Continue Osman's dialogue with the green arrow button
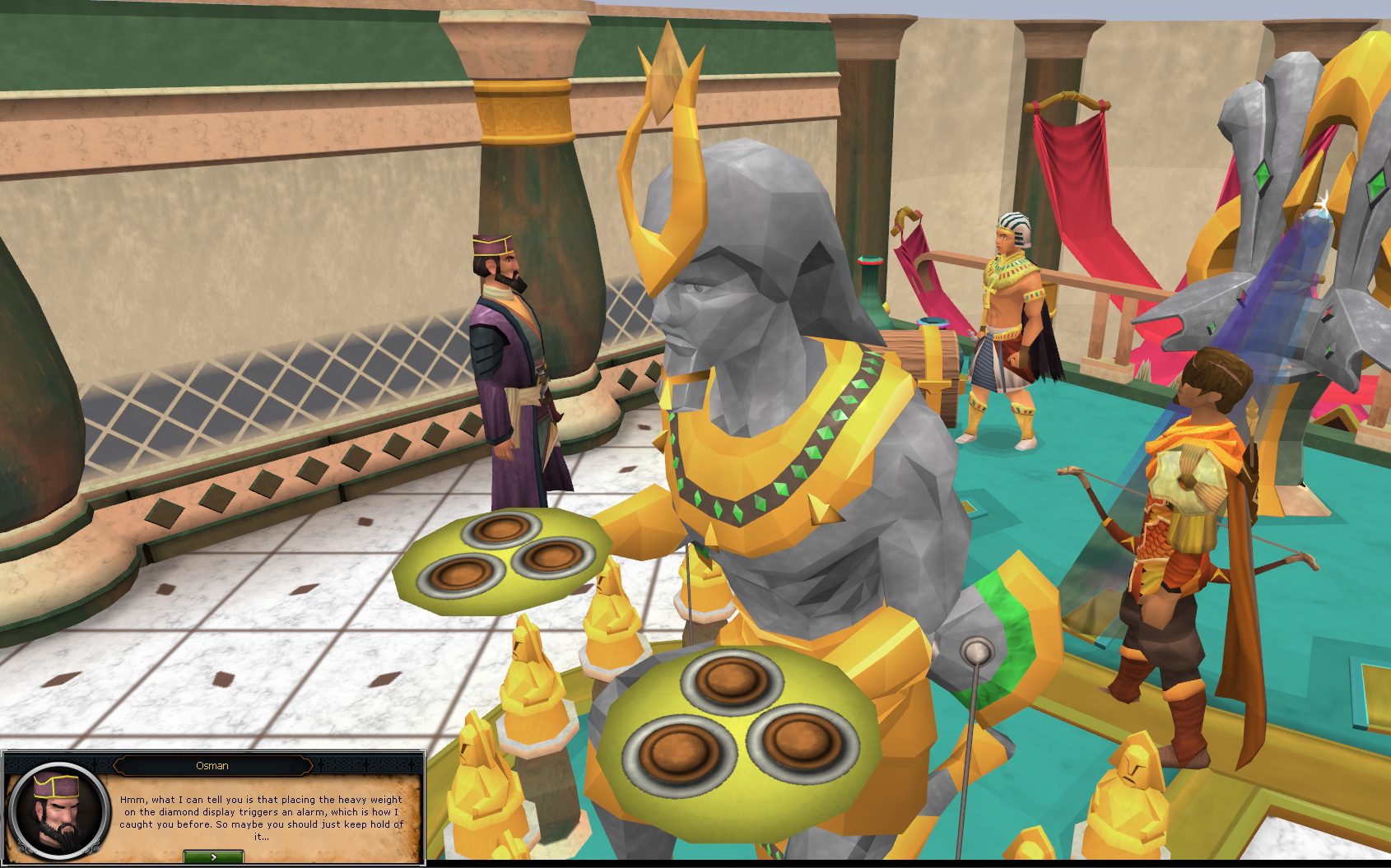 coord(213,856)
